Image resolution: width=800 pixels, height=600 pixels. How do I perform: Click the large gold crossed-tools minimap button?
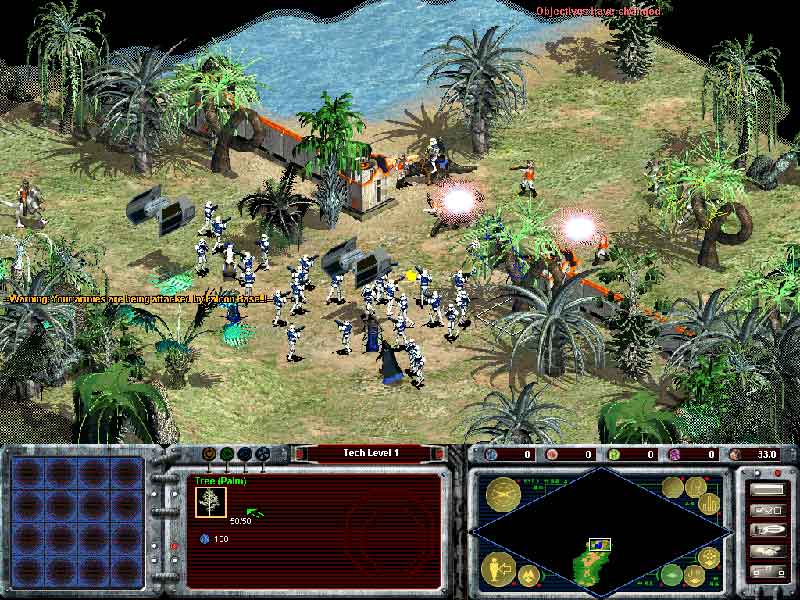(501, 493)
